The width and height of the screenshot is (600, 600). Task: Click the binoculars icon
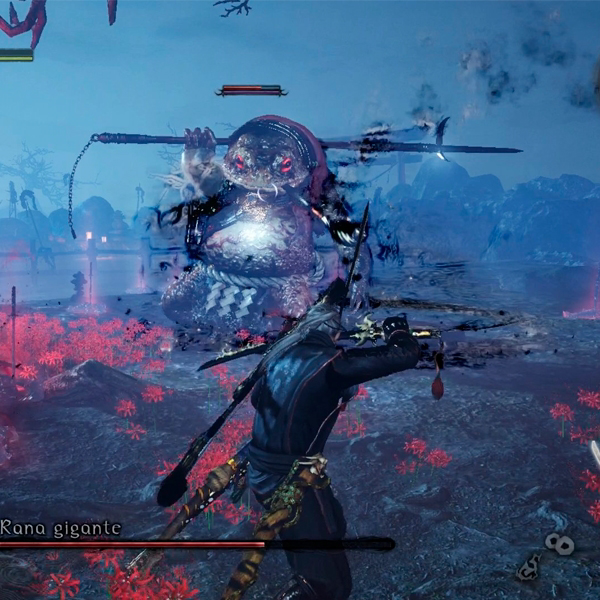coord(560,544)
